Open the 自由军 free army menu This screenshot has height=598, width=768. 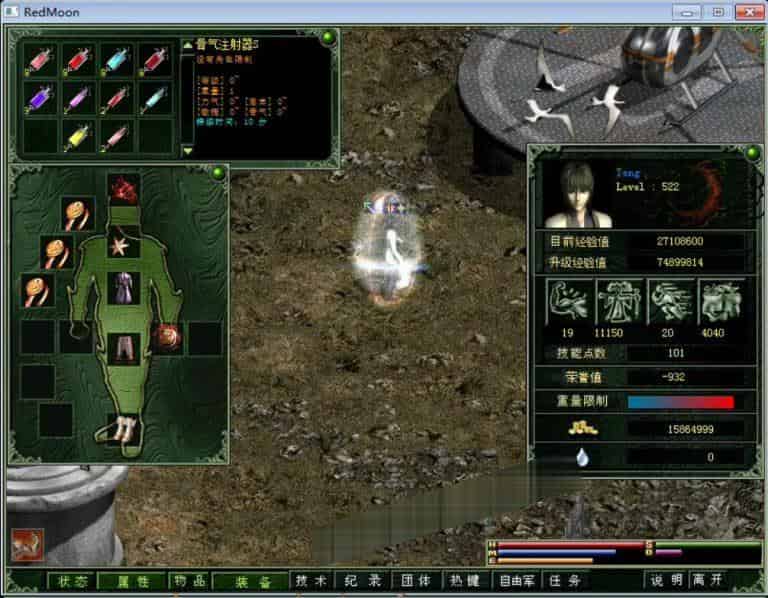pos(518,580)
